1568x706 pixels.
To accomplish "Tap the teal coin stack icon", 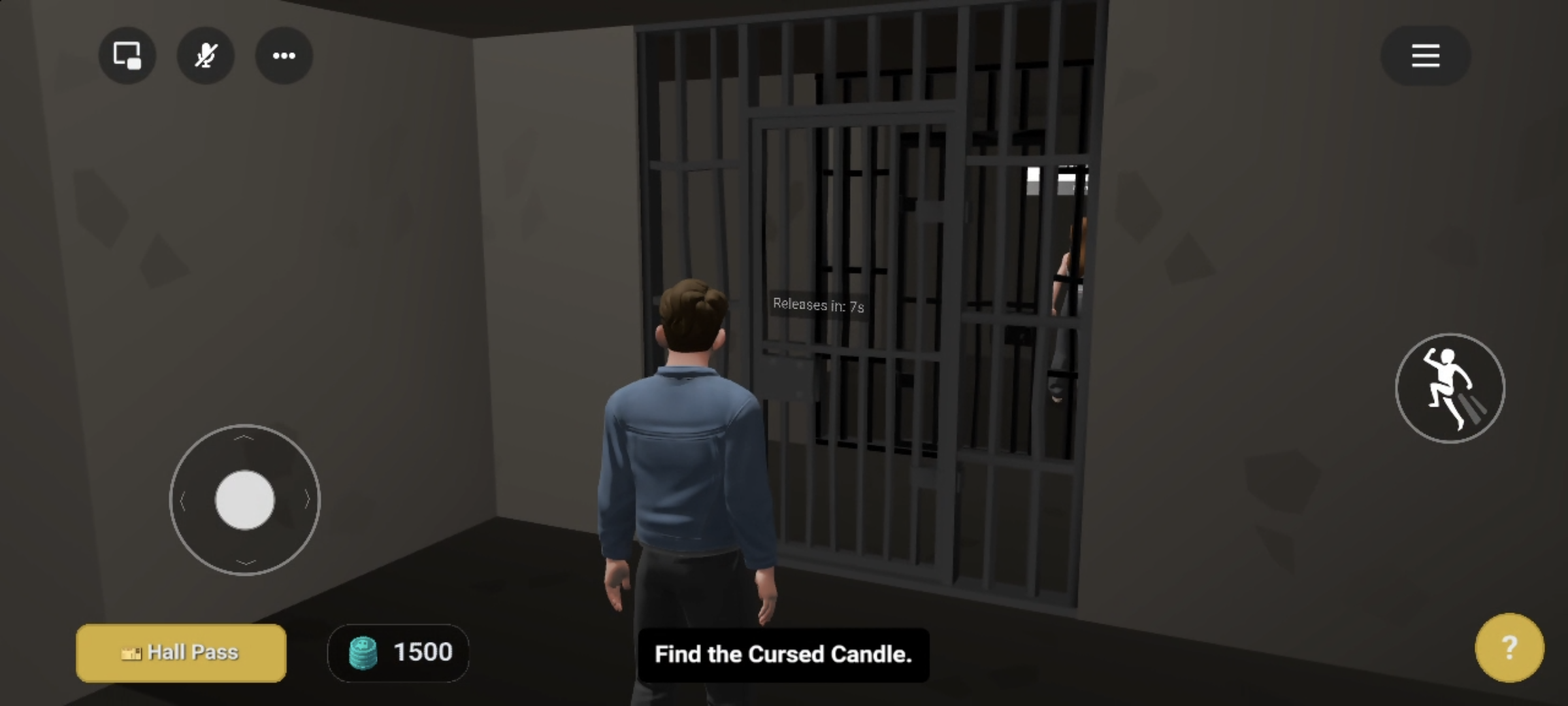I will pyautogui.click(x=363, y=652).
